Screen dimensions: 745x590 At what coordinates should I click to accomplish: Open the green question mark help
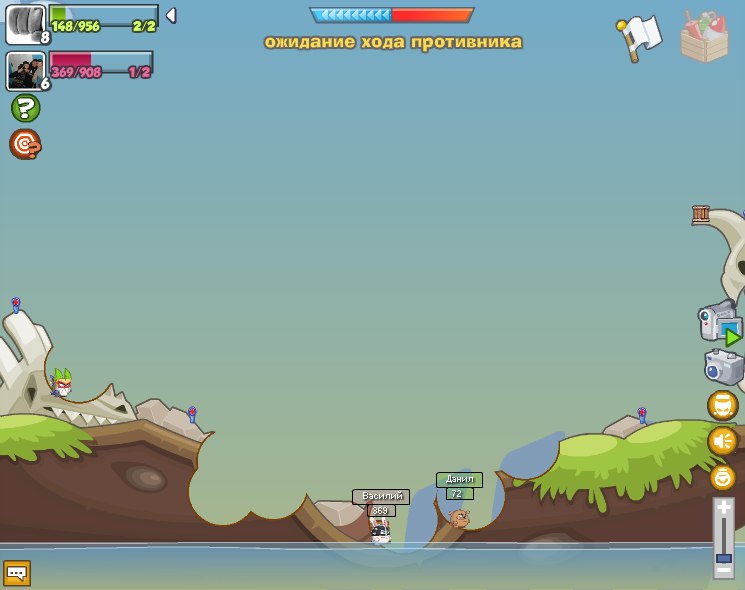point(25,108)
